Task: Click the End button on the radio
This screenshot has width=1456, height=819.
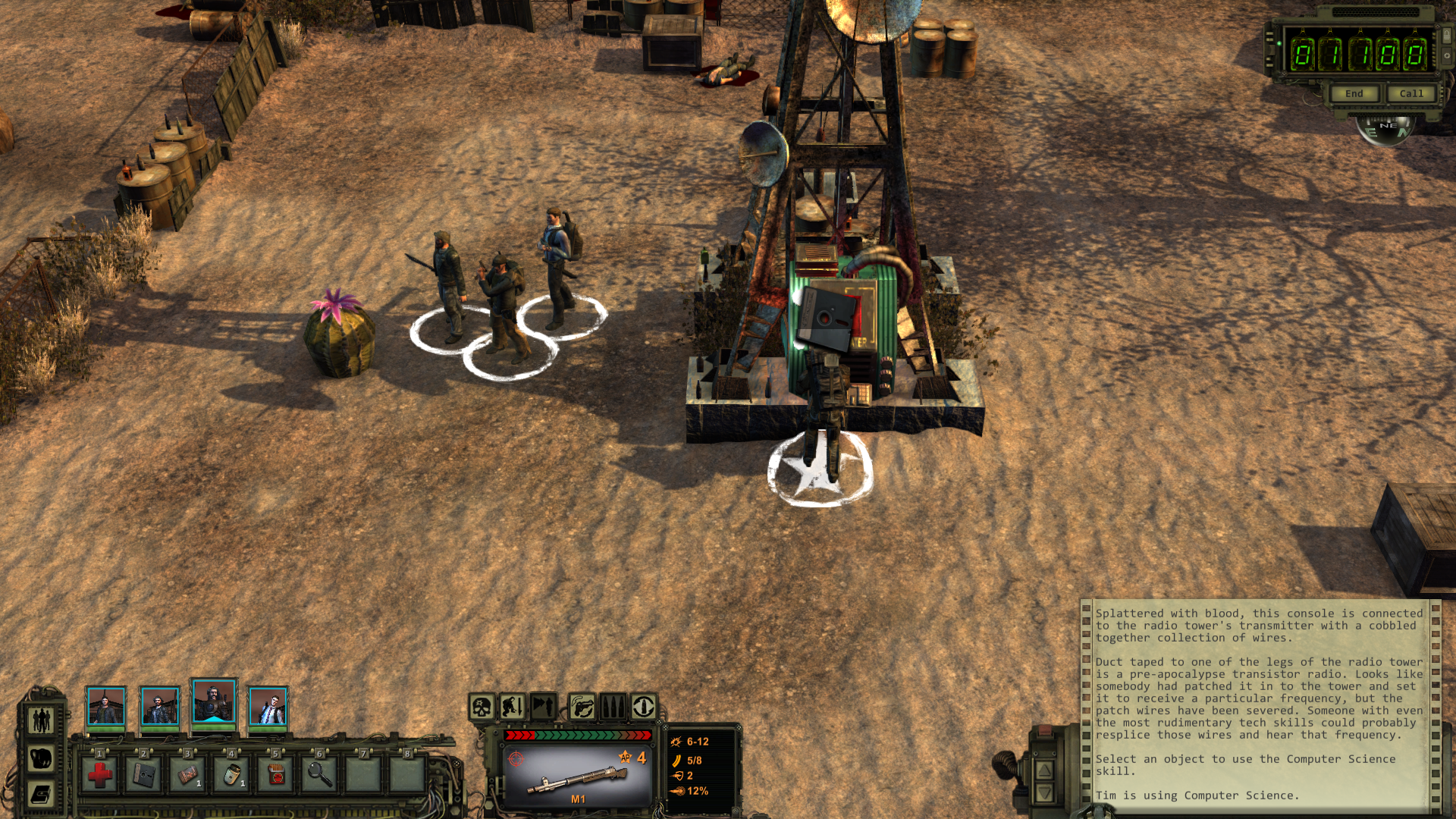Action: (1354, 93)
